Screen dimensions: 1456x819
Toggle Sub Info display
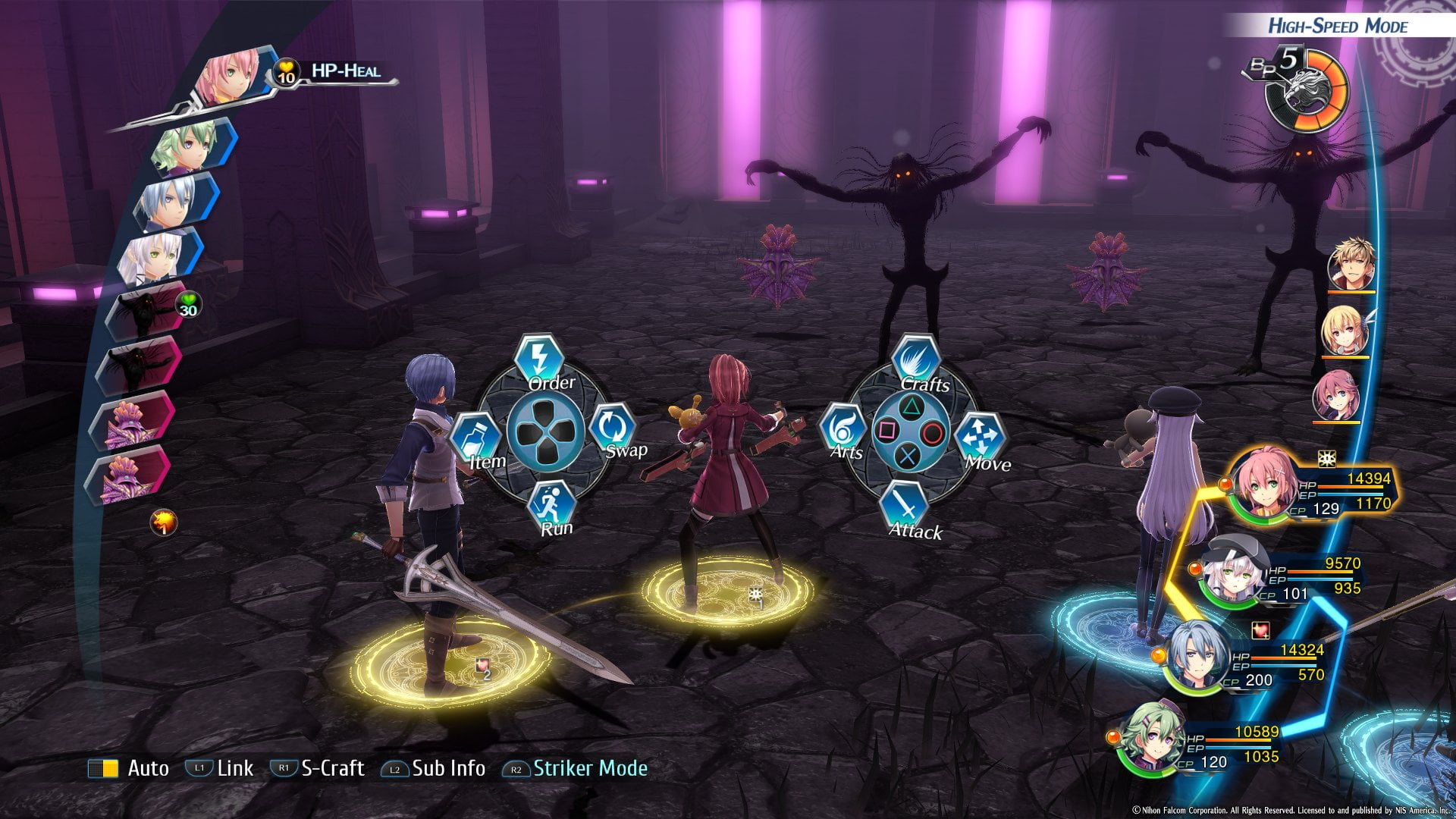[x=432, y=767]
